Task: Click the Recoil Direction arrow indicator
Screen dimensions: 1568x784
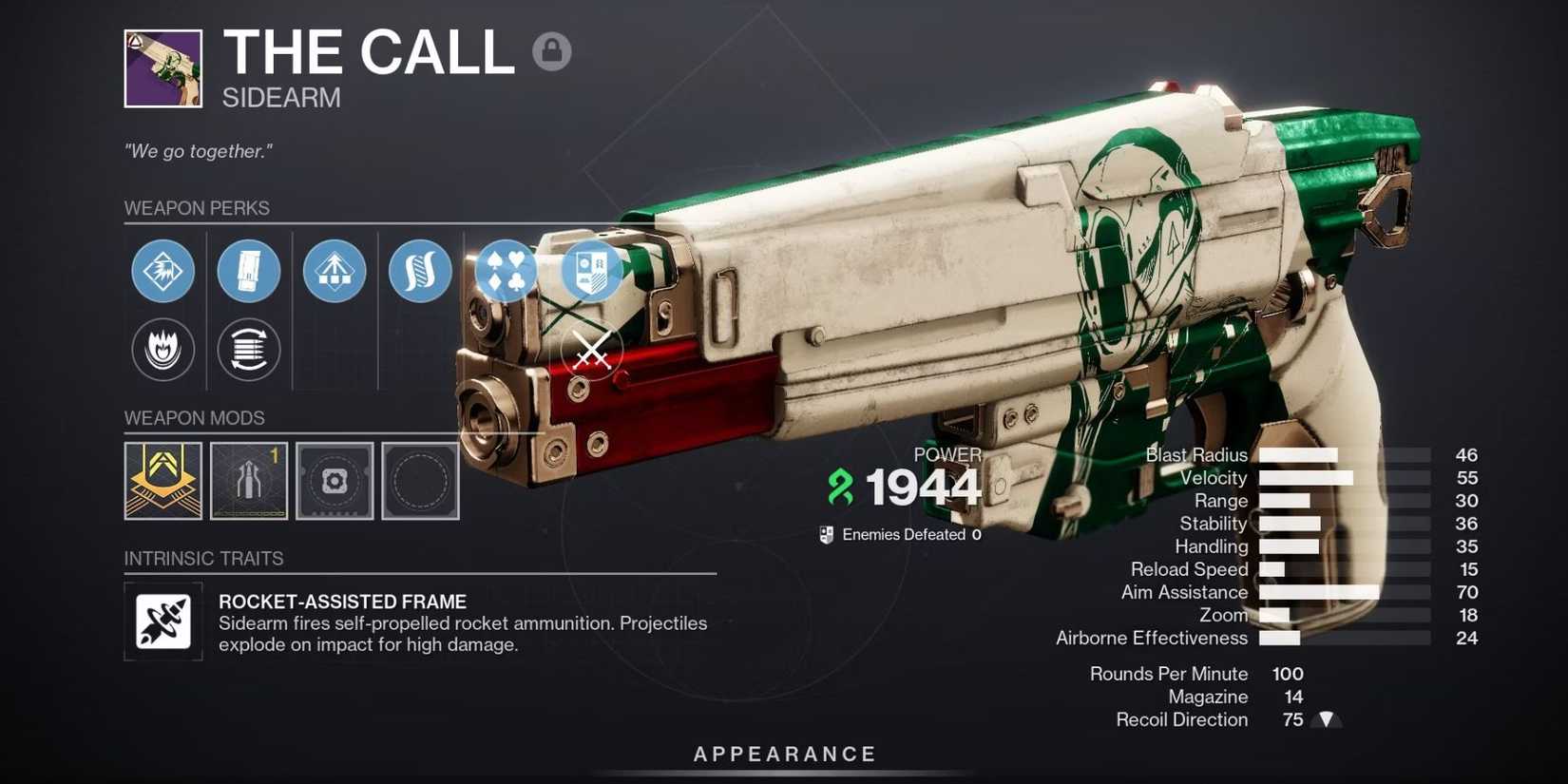Action: click(x=1327, y=719)
